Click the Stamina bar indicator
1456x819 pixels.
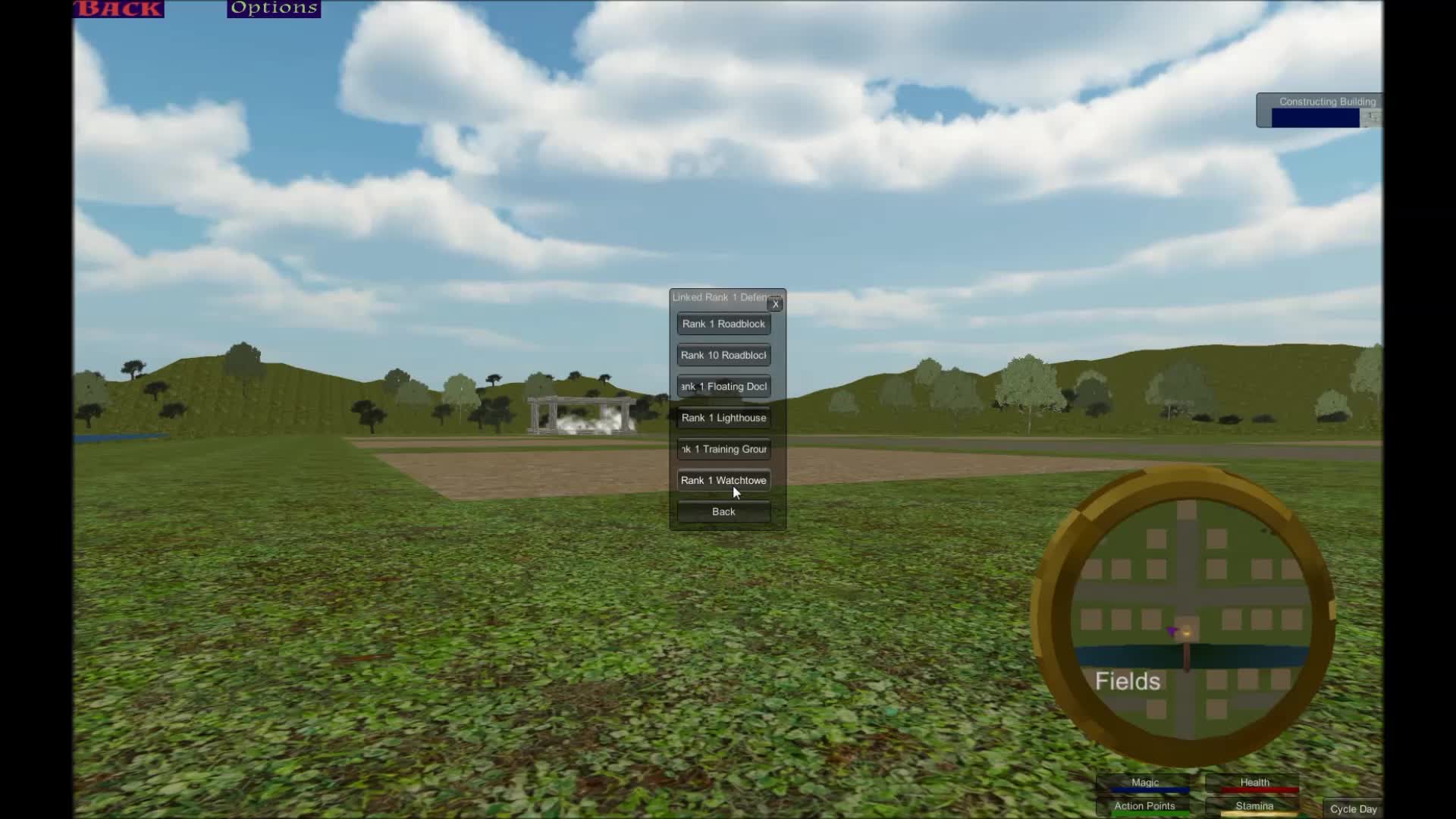click(1254, 806)
